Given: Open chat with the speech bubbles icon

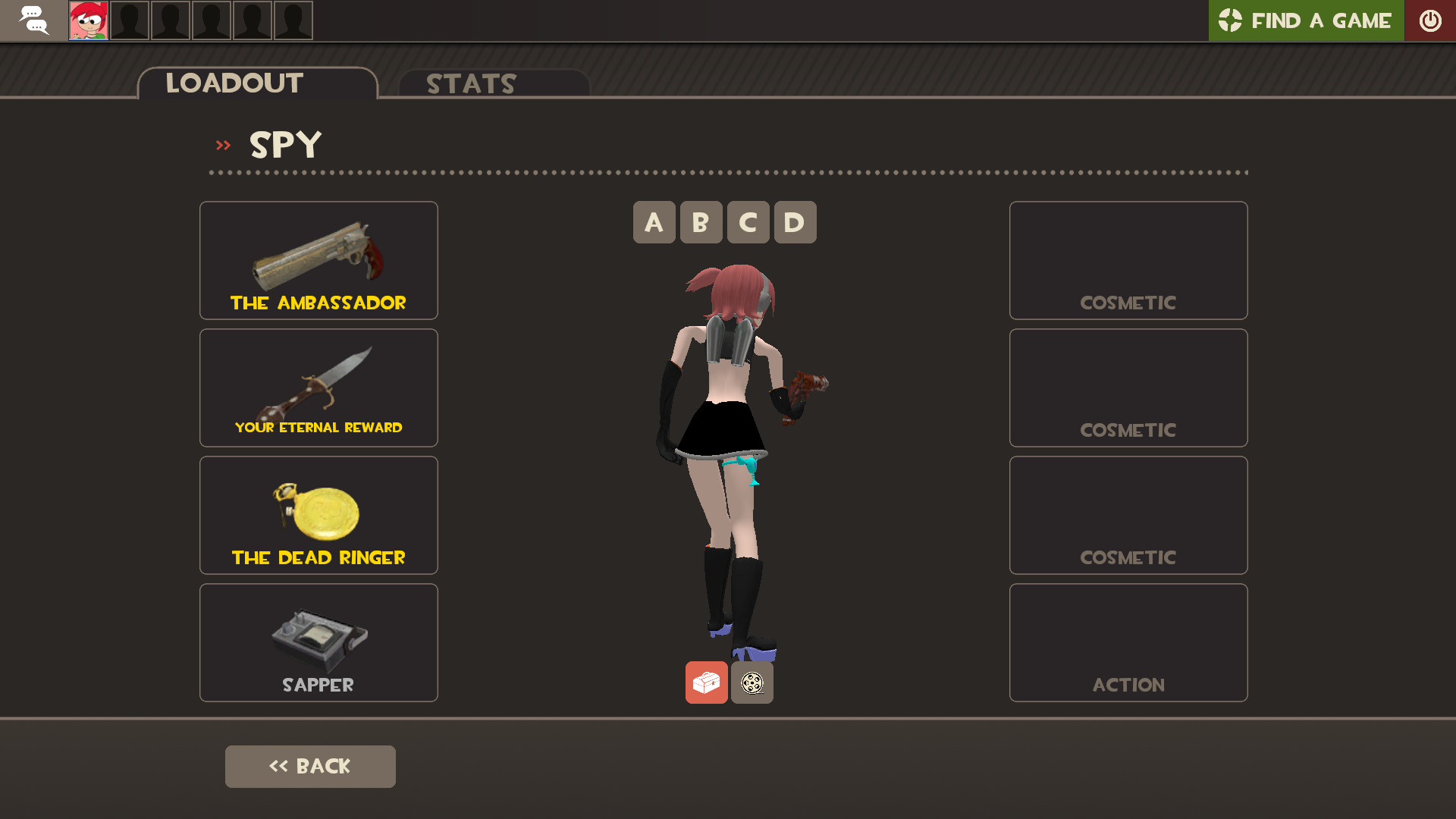Looking at the screenshot, I should (x=35, y=20).
